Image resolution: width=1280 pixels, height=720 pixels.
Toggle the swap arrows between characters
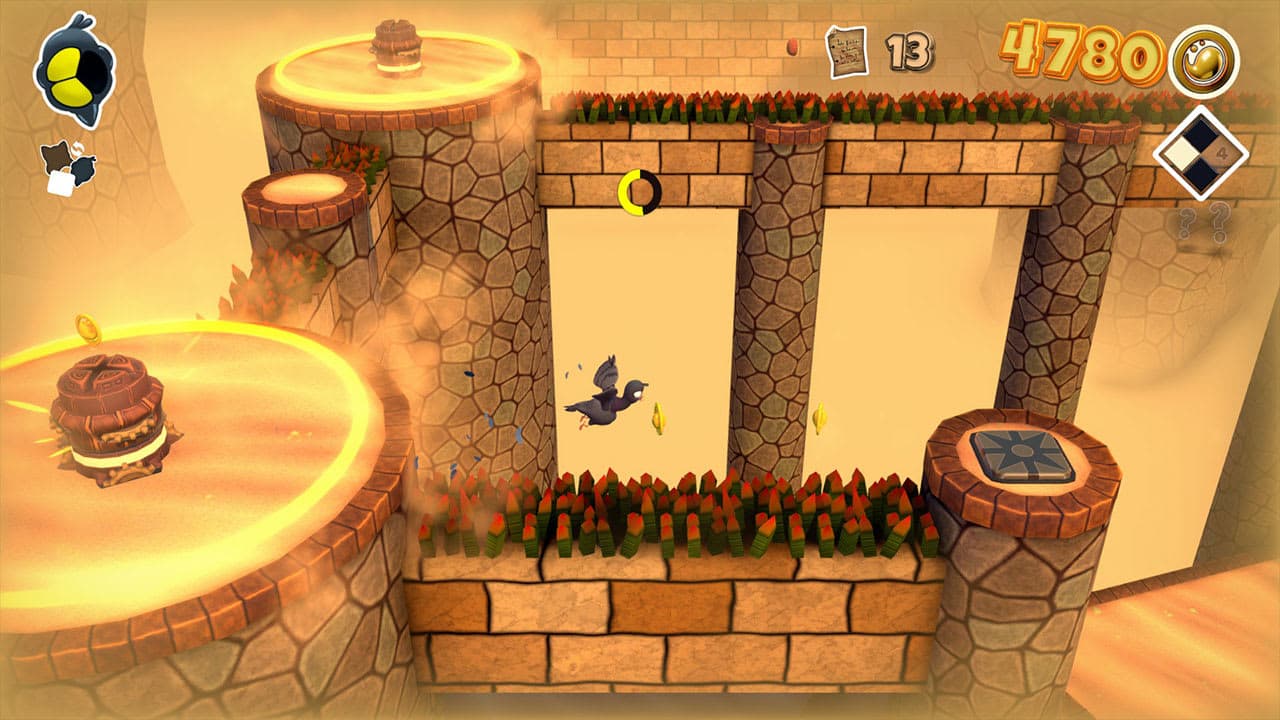click(x=78, y=148)
